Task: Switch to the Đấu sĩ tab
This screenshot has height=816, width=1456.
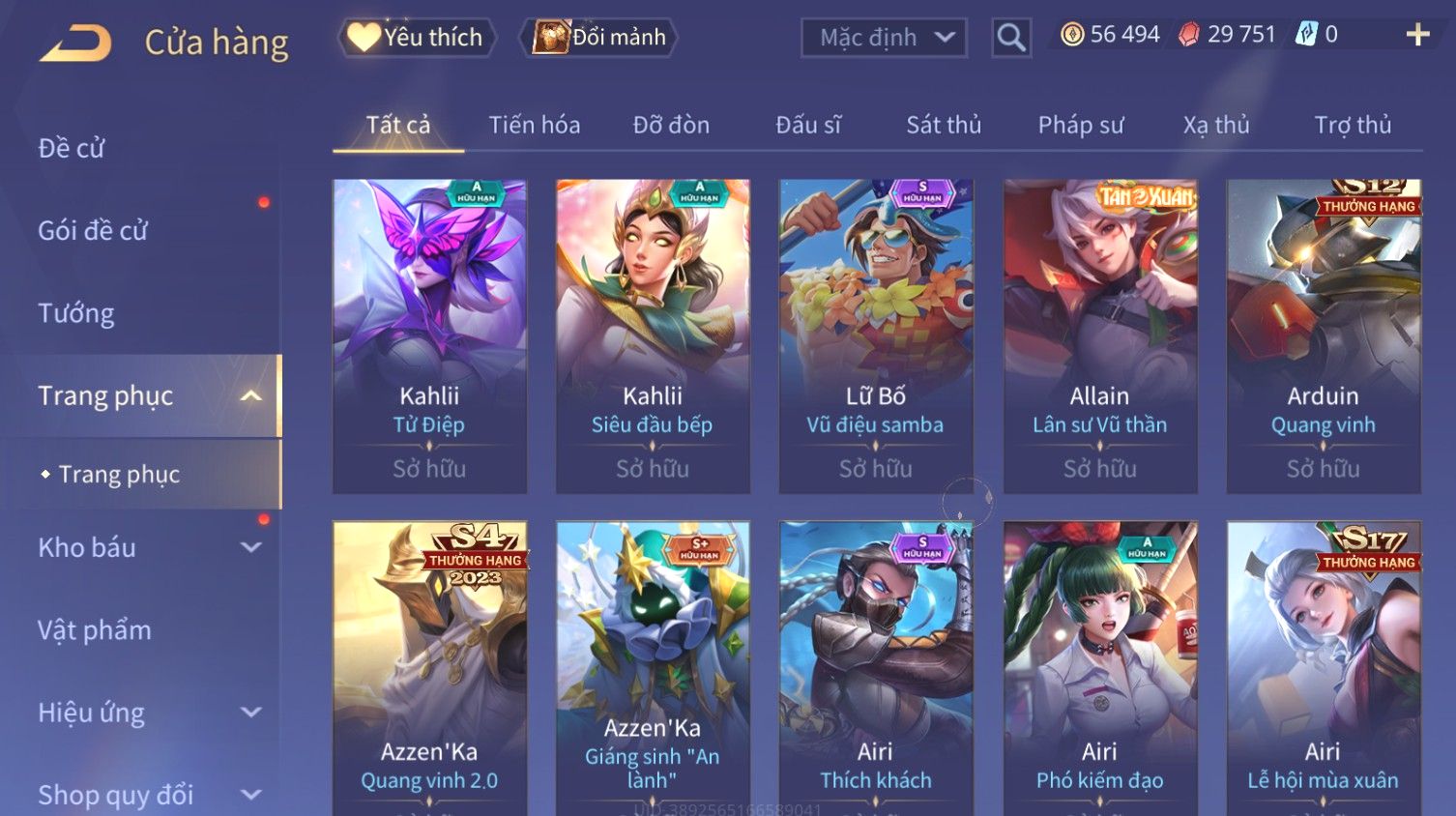Action: point(808,125)
